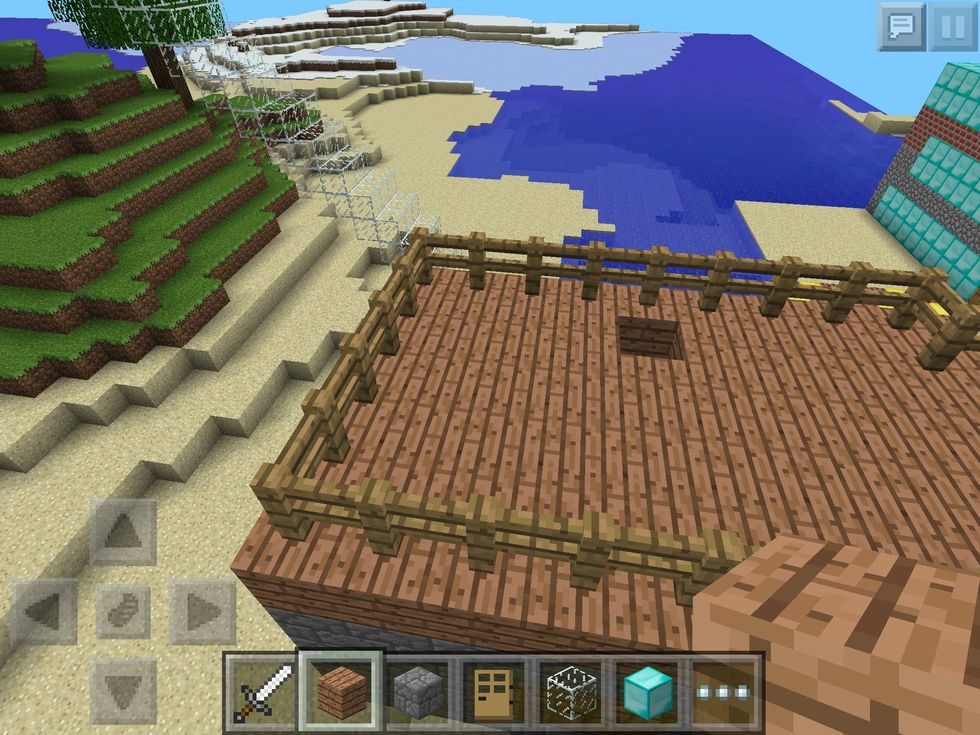Select the diamond block hotbar slot

coord(648,691)
